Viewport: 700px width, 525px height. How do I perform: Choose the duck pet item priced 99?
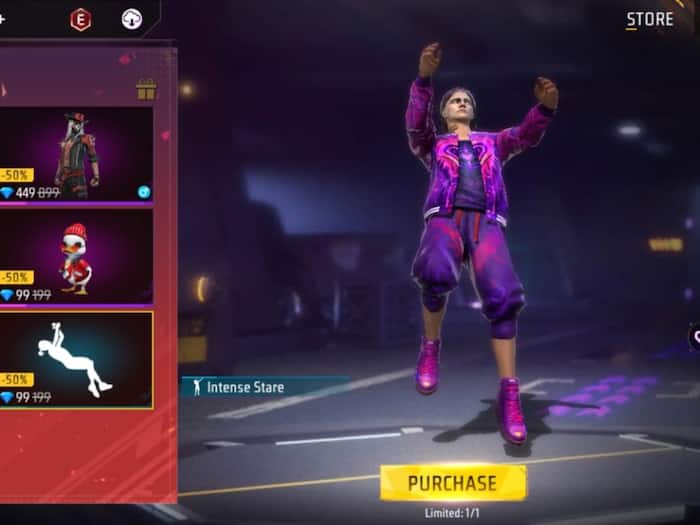click(x=76, y=256)
